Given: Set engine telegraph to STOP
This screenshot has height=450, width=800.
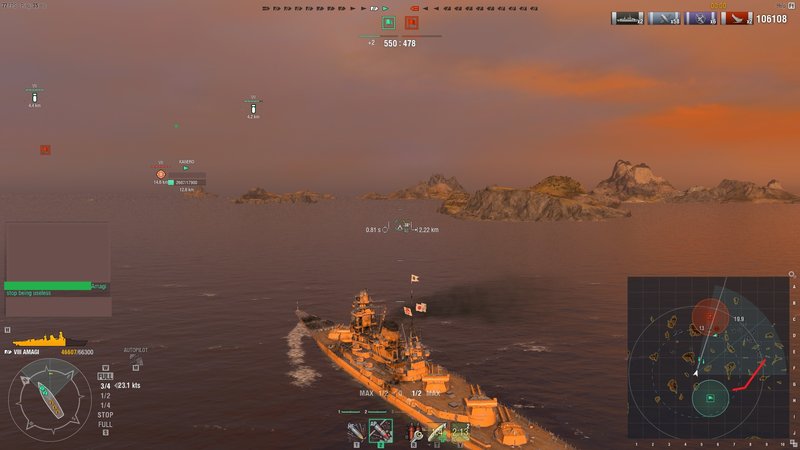Looking at the screenshot, I should pos(105,413).
